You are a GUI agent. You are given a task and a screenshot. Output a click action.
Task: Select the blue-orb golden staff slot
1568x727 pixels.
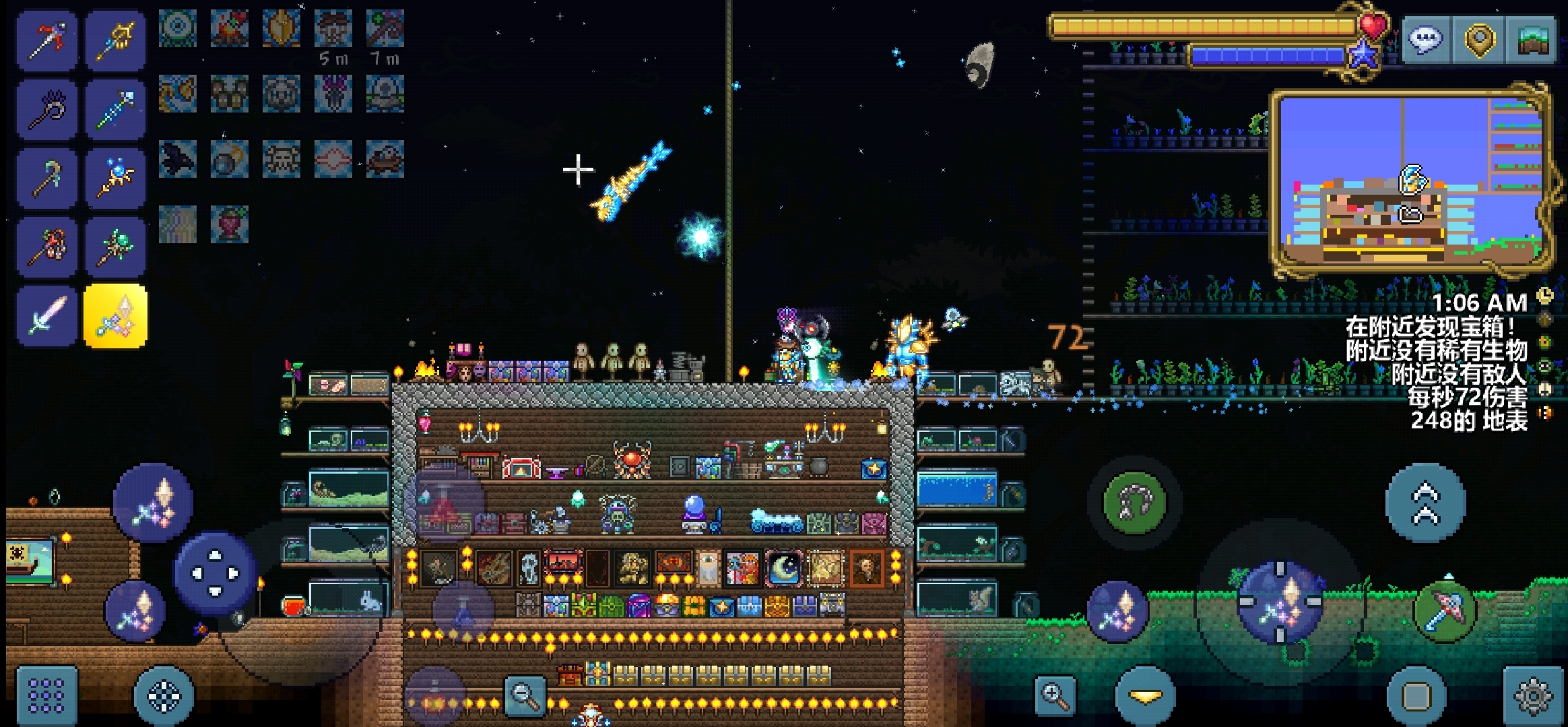[x=115, y=179]
